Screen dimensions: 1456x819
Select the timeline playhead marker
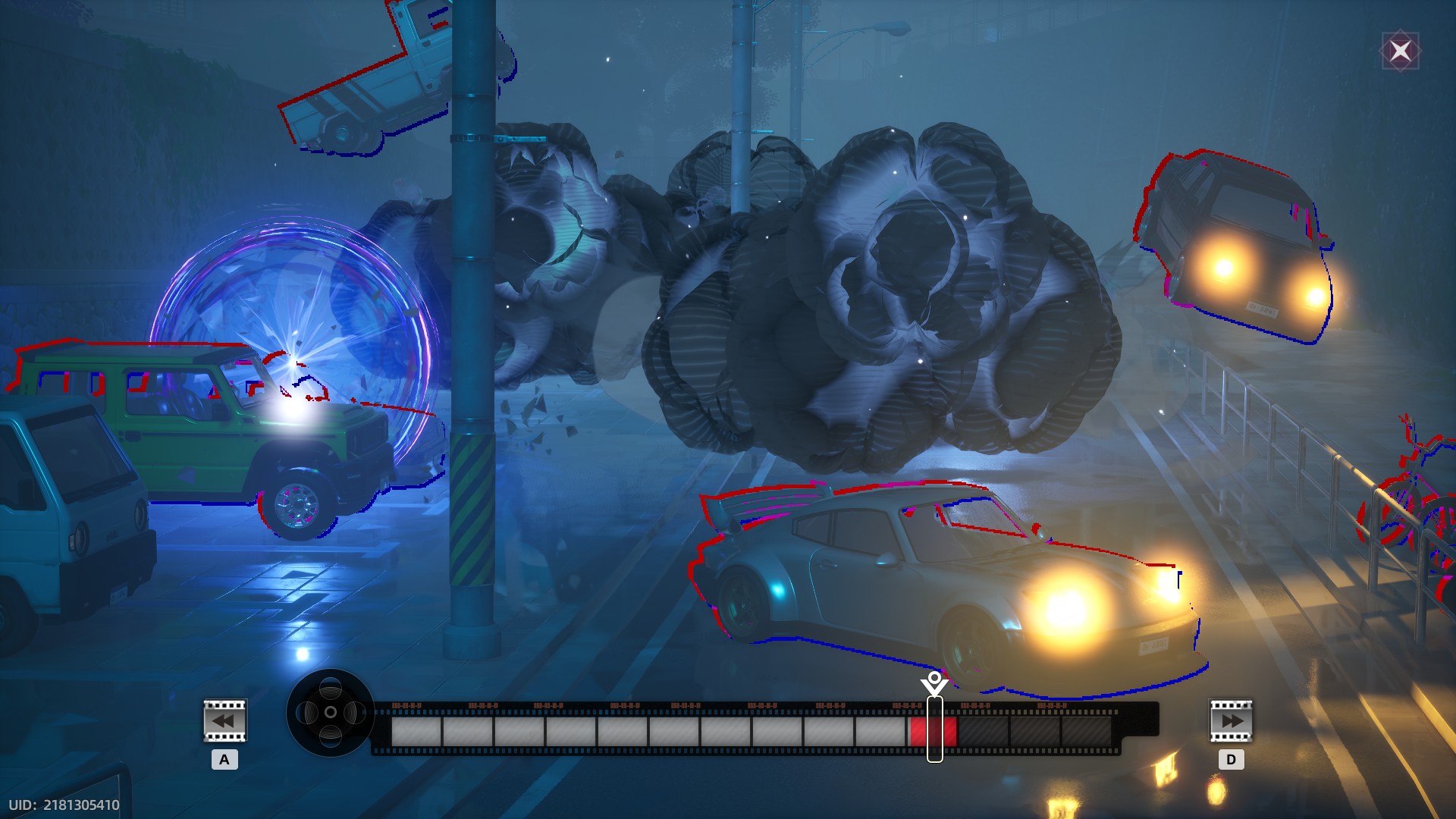(934, 683)
